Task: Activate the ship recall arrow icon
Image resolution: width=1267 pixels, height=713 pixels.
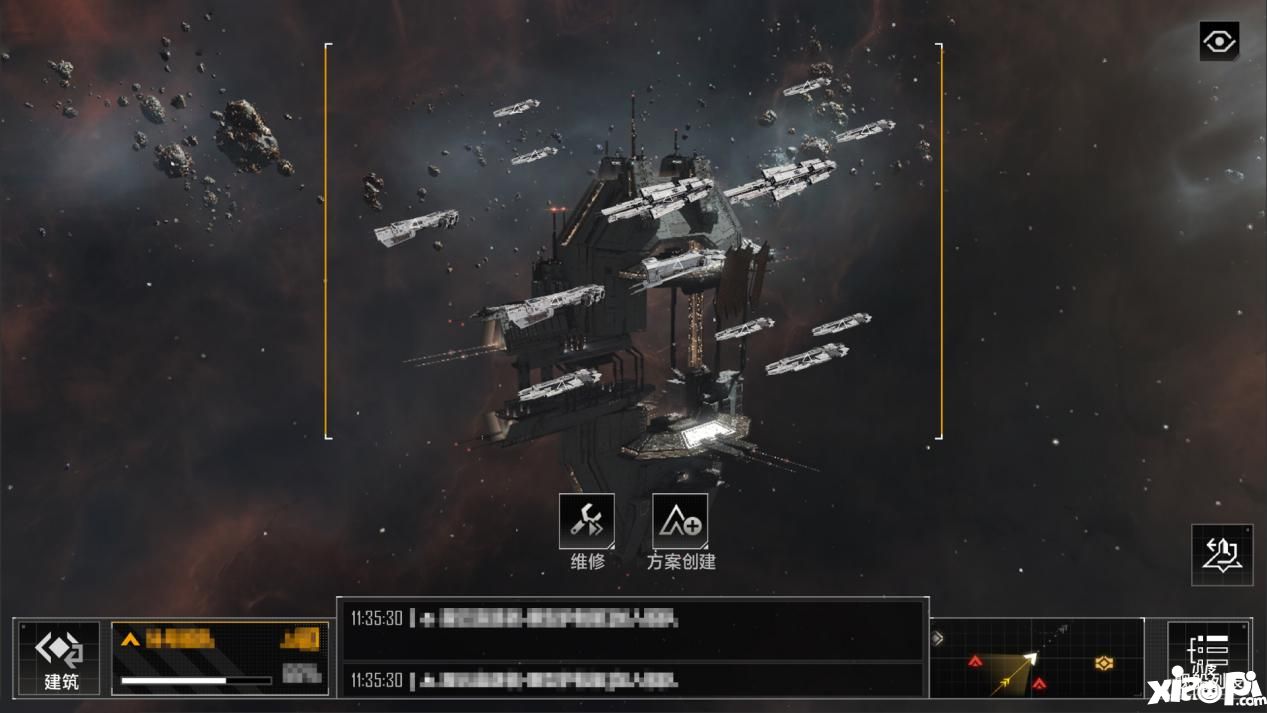Action: coord(1222,555)
